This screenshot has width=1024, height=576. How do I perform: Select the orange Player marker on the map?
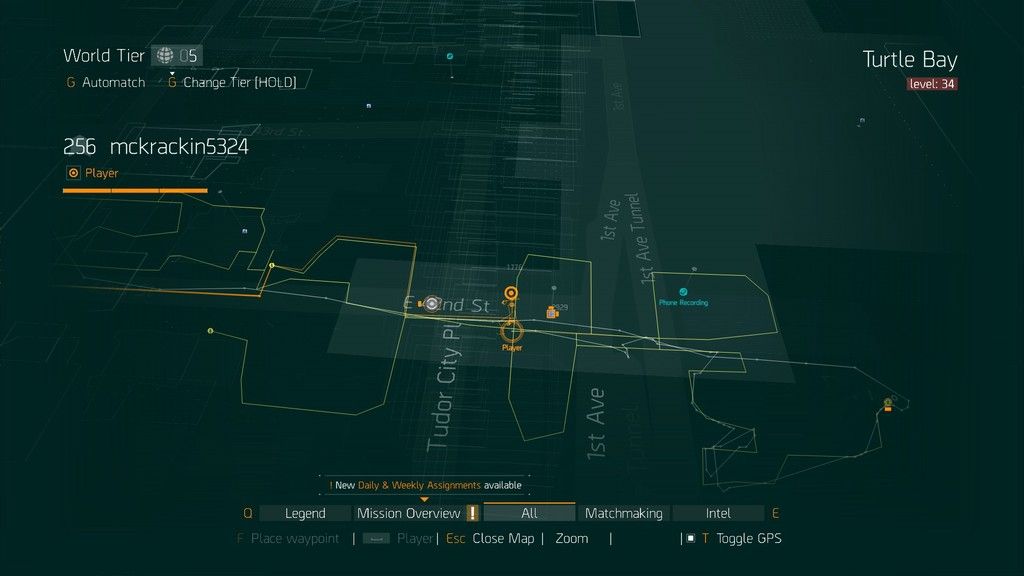512,331
